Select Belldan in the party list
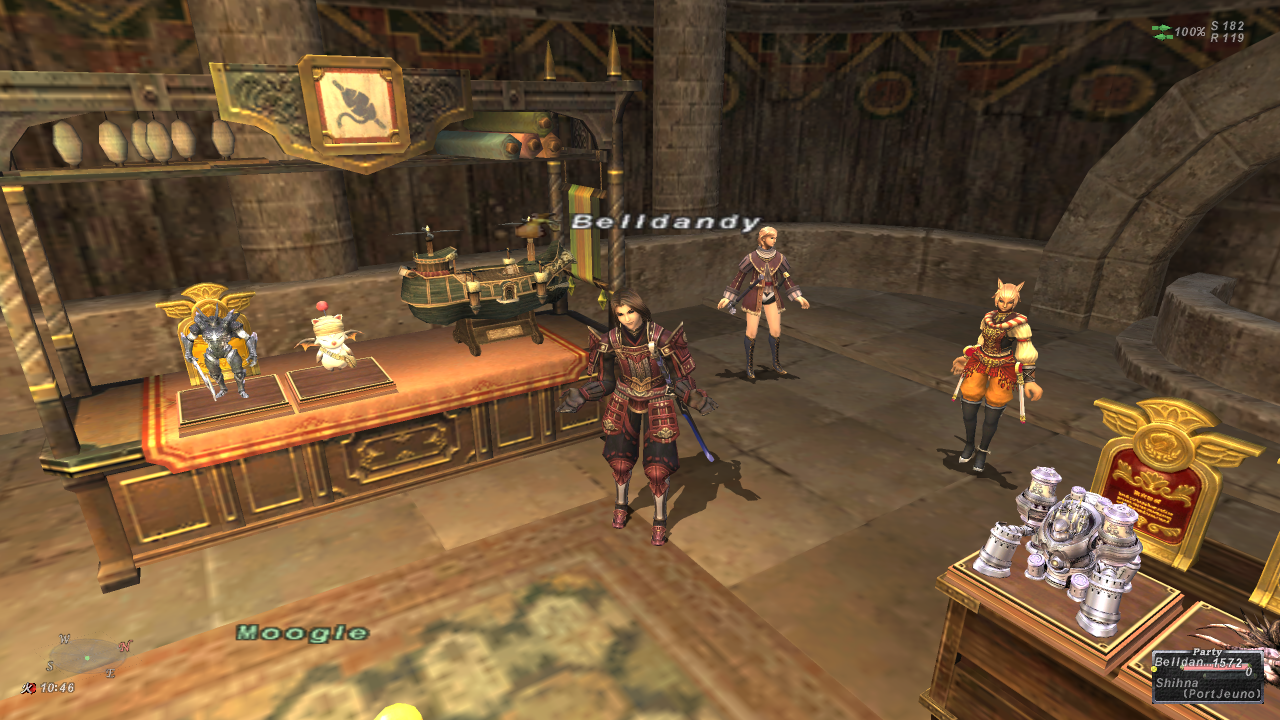 click(1176, 662)
